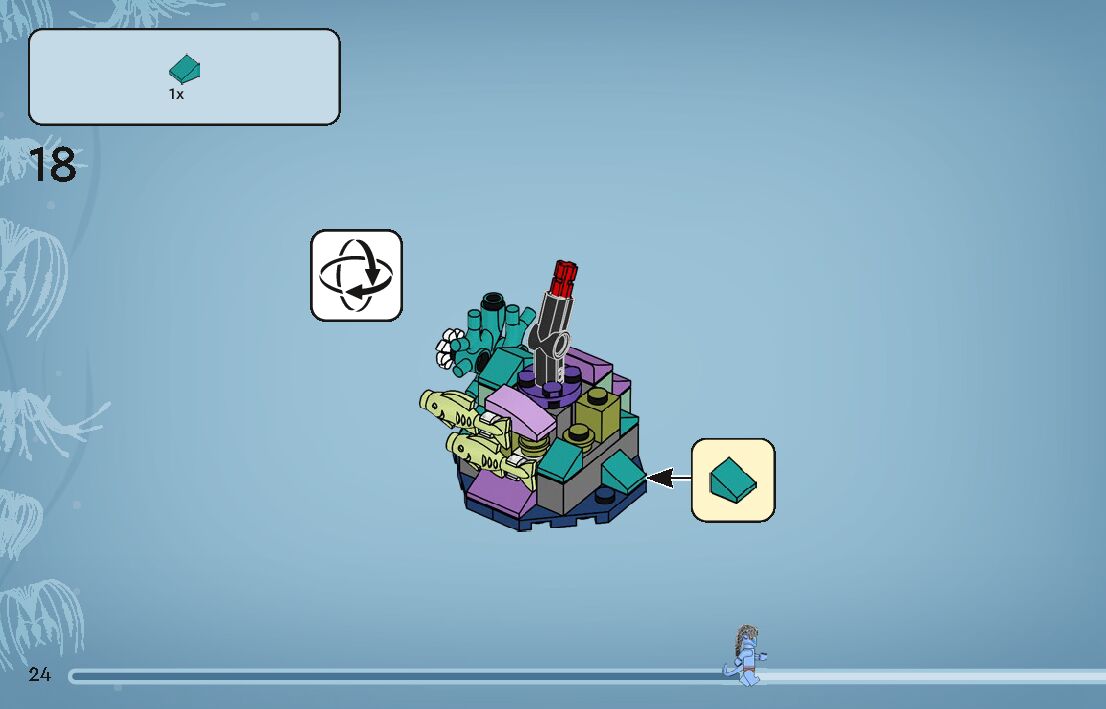Click the rotate model arrows icon
This screenshot has height=709, width=1106.
pos(356,275)
